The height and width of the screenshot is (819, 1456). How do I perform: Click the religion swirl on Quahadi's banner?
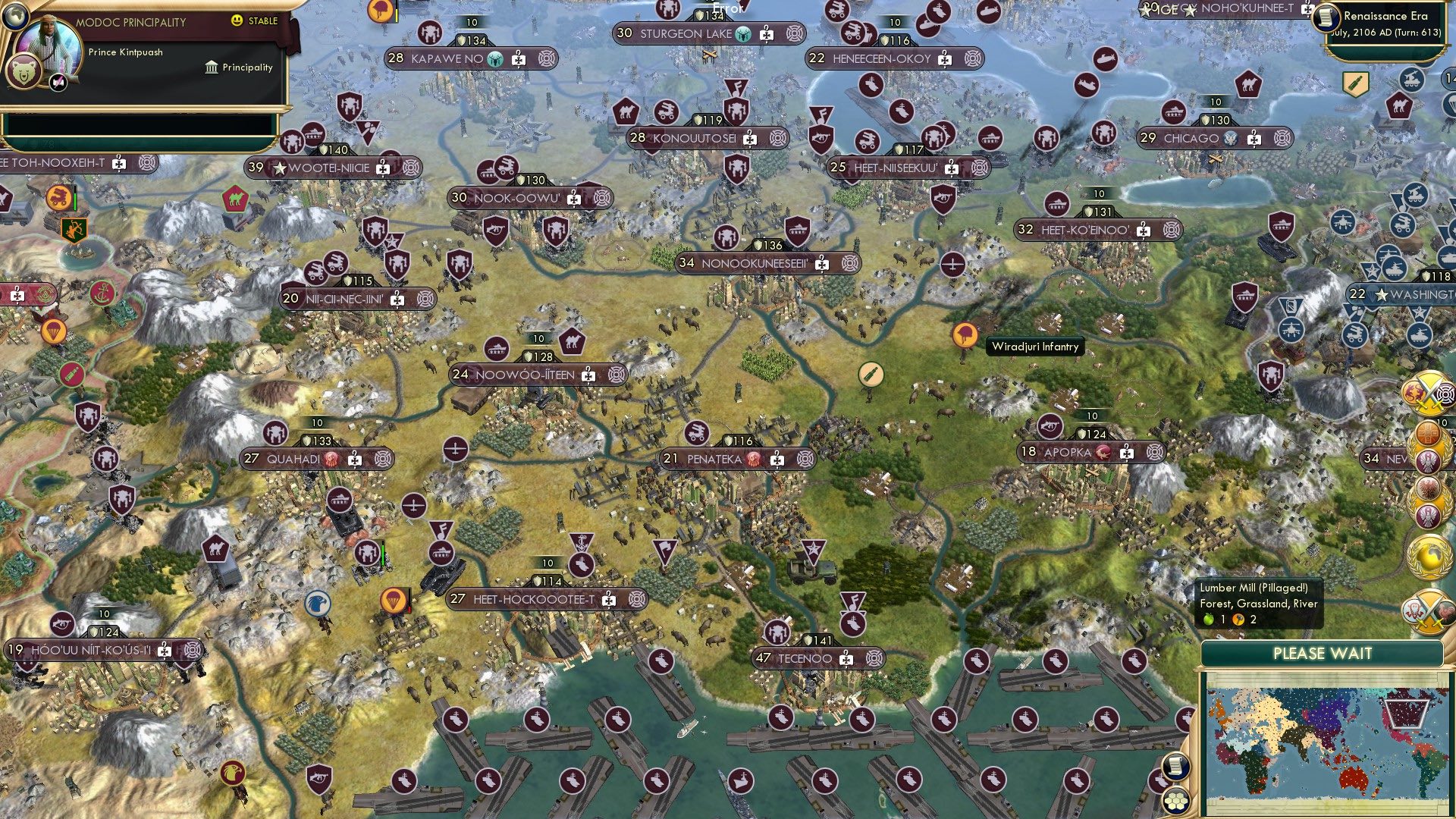pos(332,458)
